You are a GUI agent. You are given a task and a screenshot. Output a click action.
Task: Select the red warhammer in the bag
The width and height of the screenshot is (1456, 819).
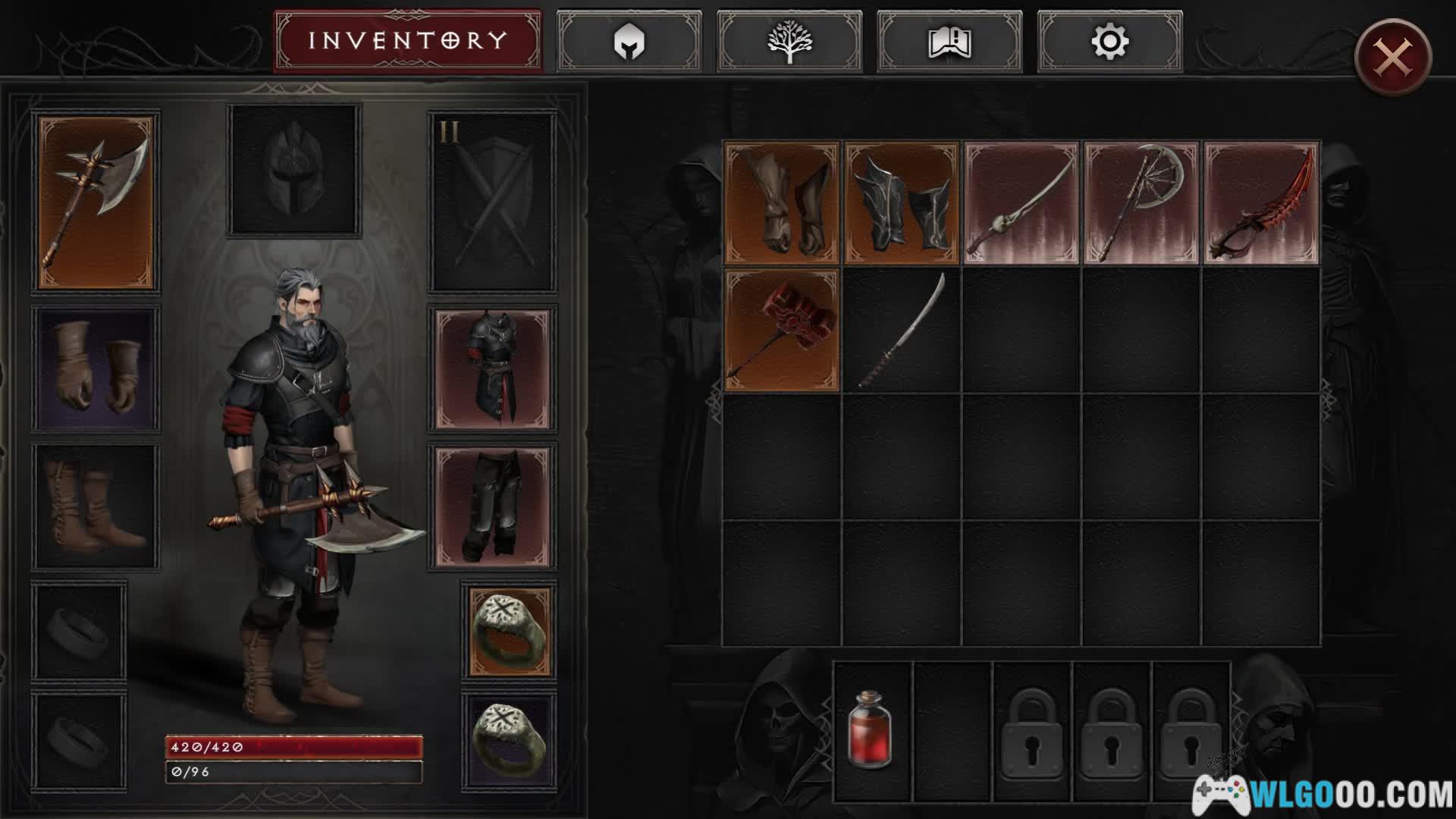782,330
